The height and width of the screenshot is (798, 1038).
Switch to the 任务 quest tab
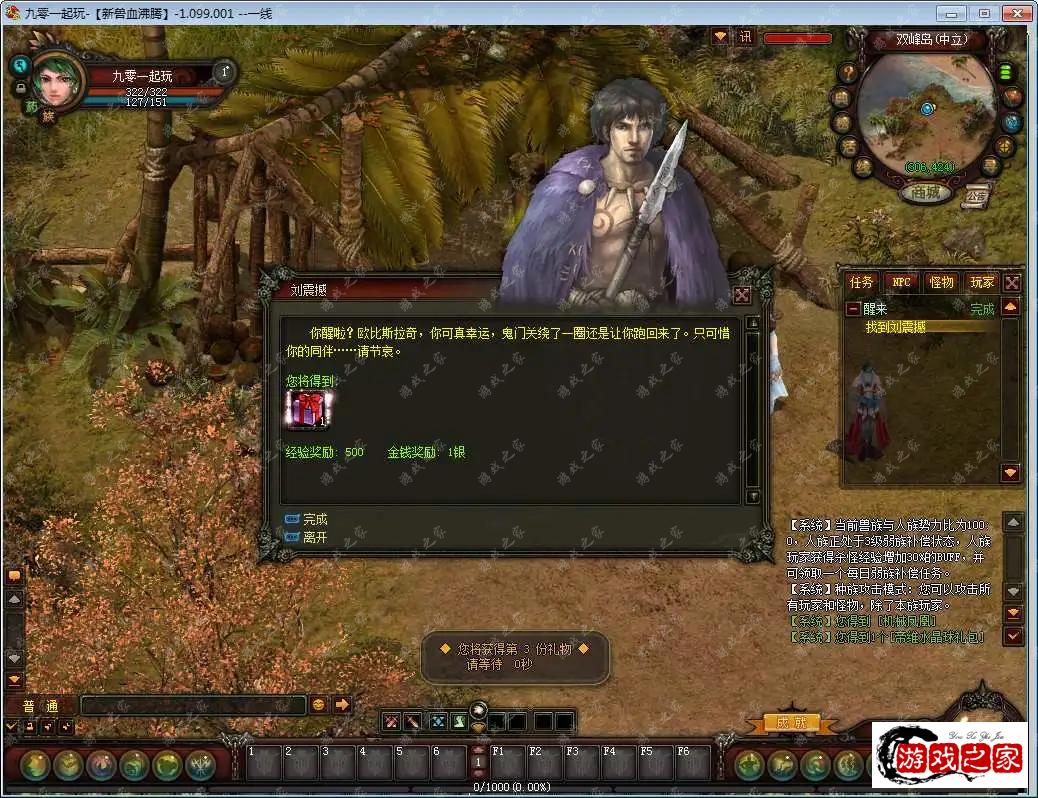pos(861,283)
